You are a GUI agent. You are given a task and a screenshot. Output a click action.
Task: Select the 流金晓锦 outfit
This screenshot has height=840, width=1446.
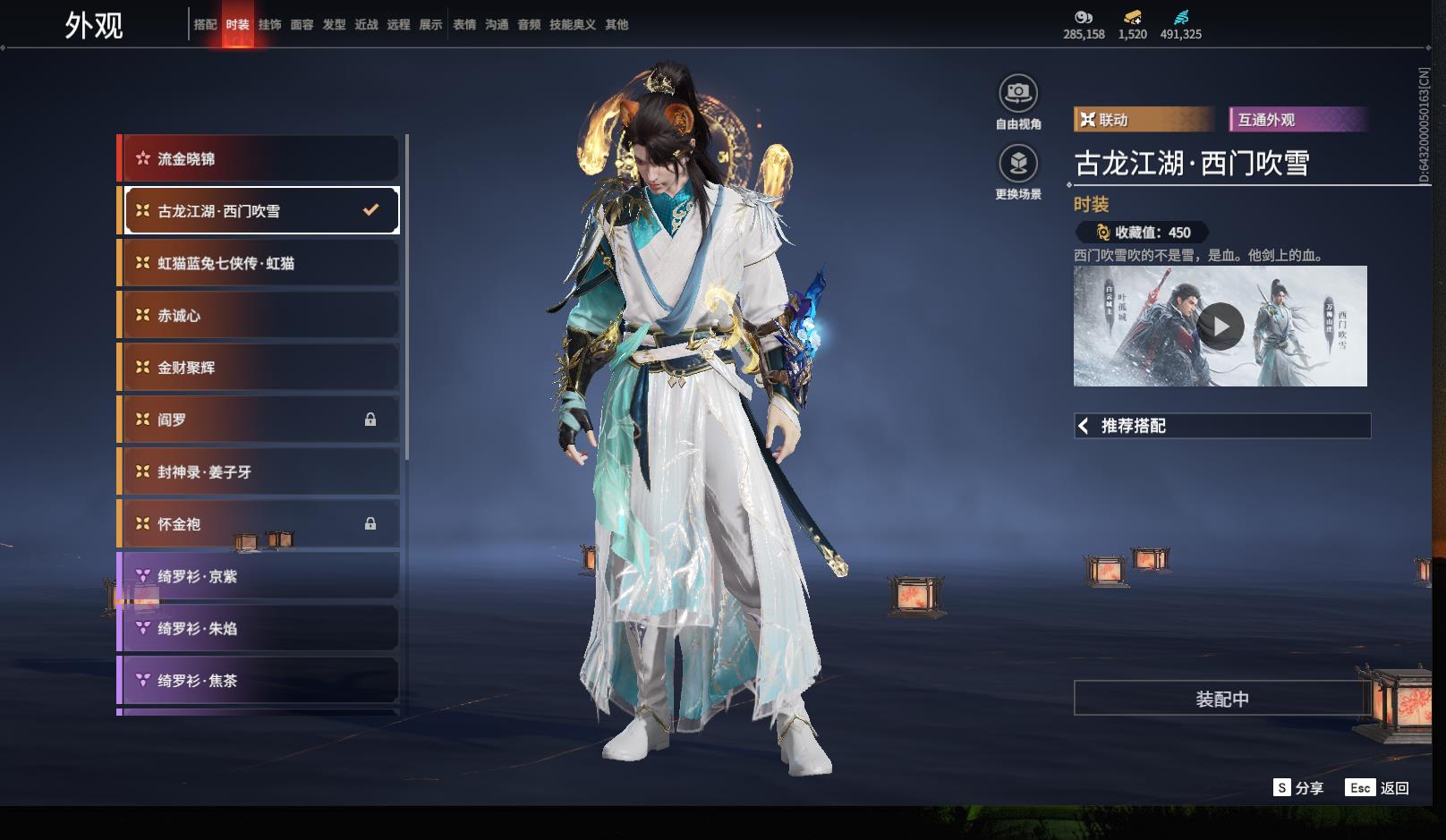[x=259, y=159]
